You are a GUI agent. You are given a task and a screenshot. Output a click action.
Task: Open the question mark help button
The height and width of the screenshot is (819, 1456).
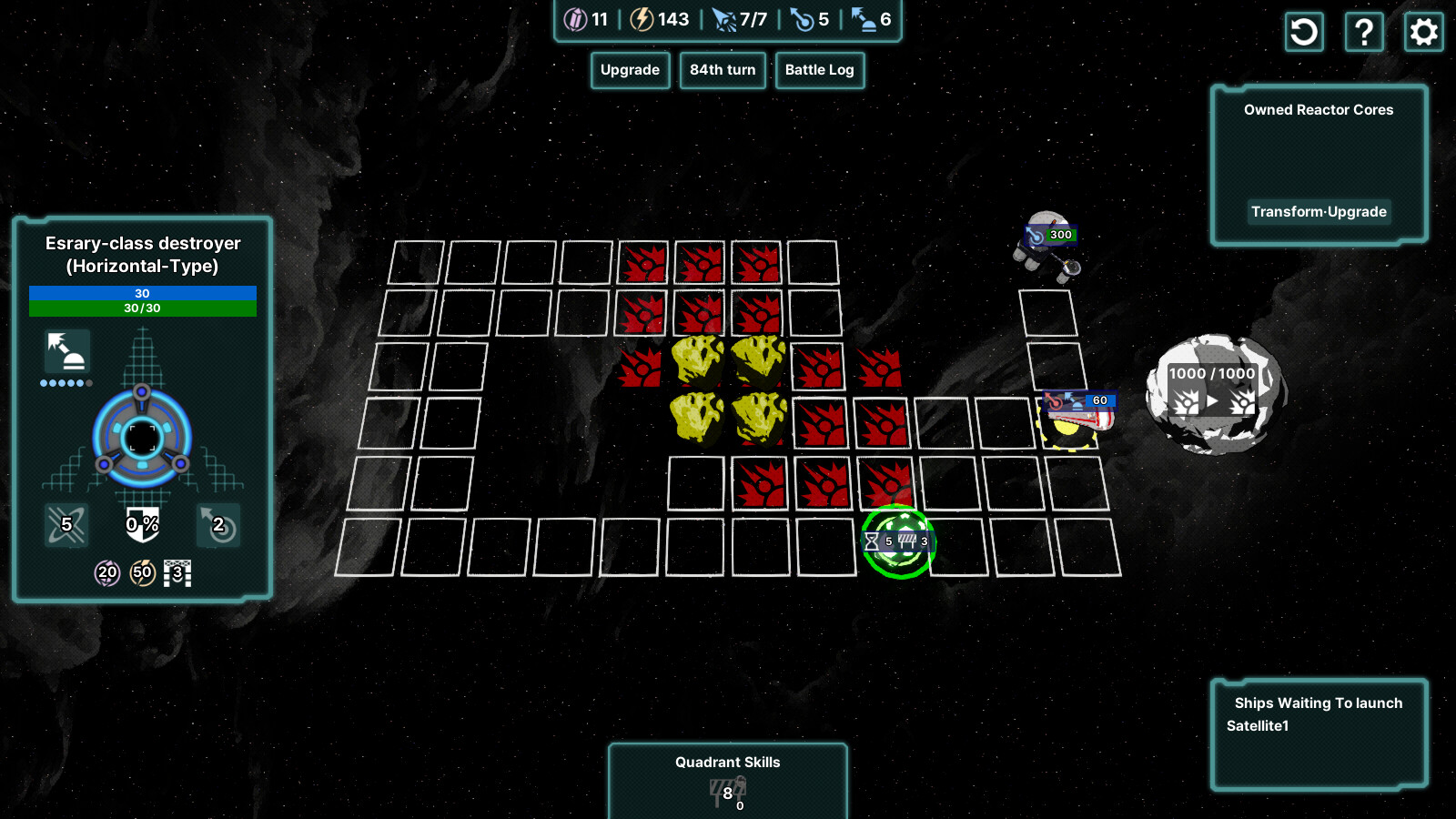tap(1364, 33)
